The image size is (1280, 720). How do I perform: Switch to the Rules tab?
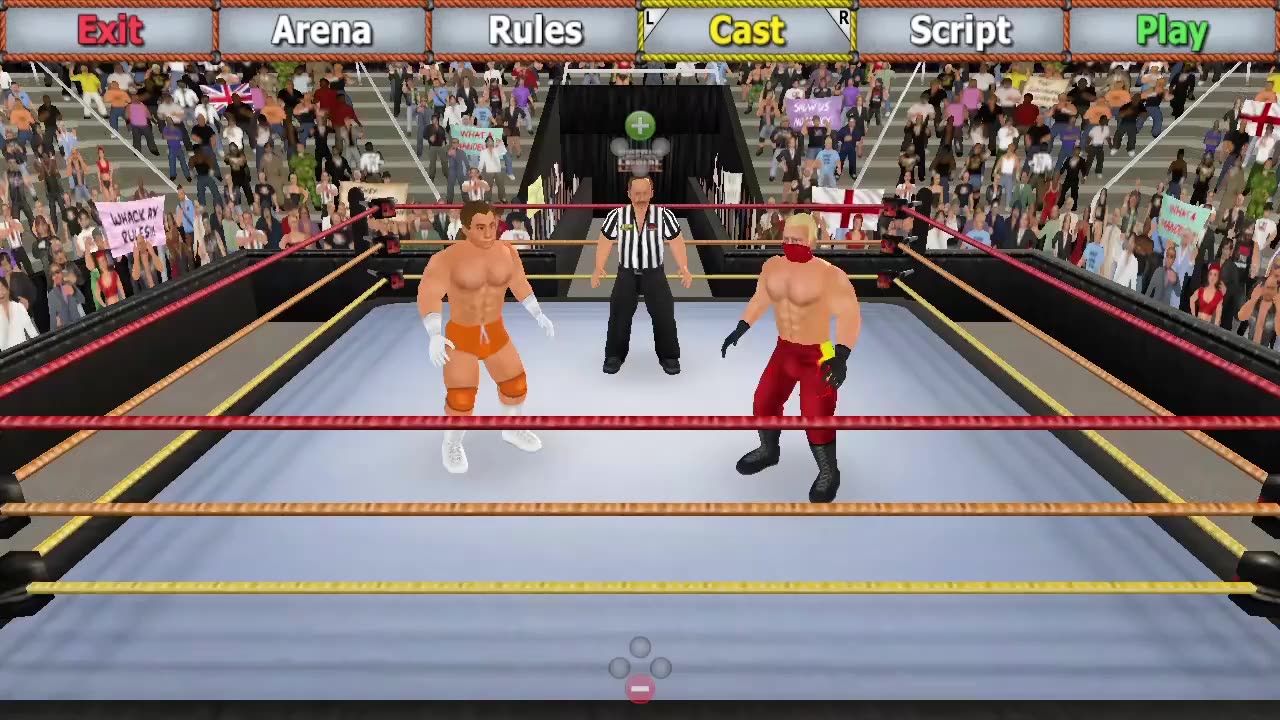[x=535, y=31]
